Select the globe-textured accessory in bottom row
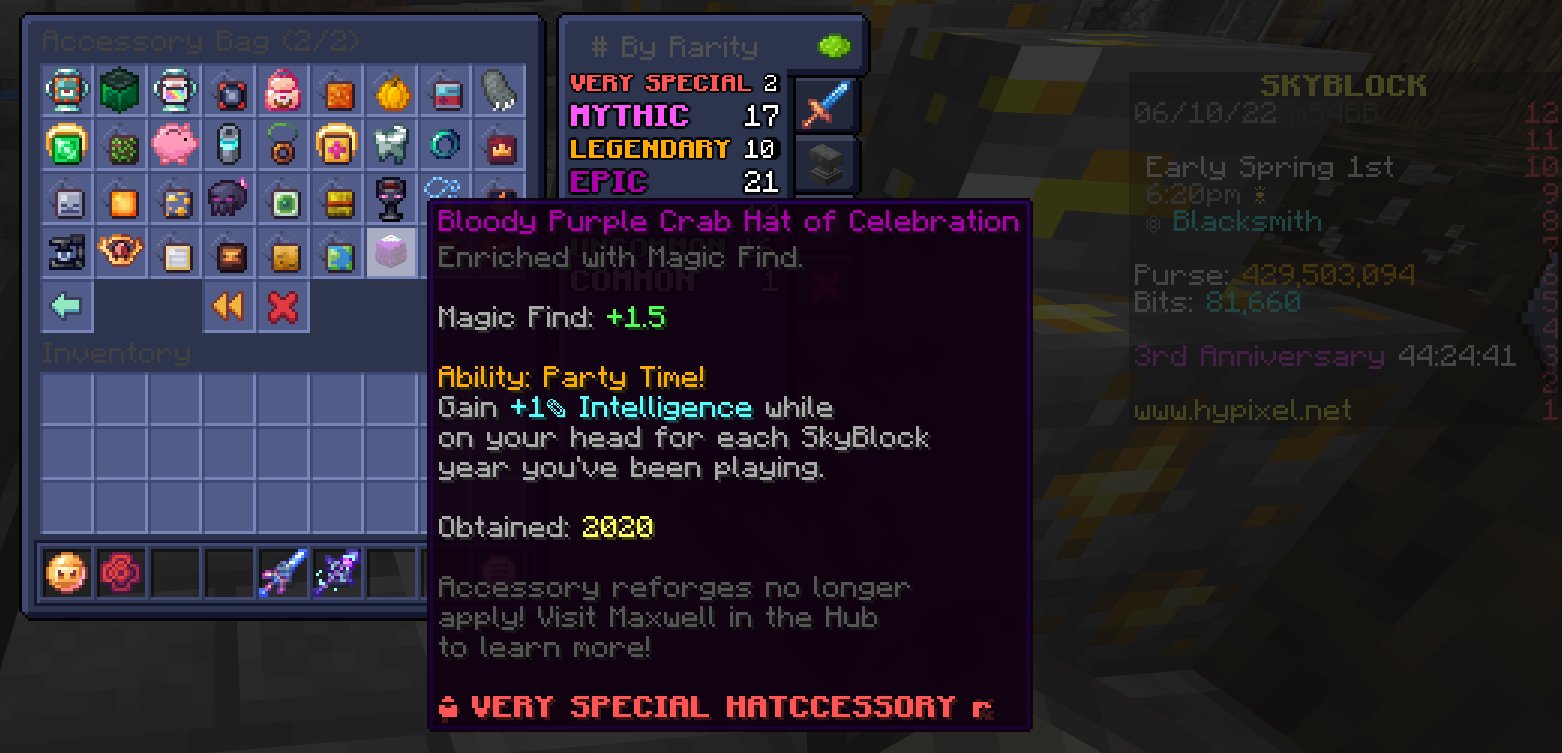1562x753 pixels. tap(336, 252)
